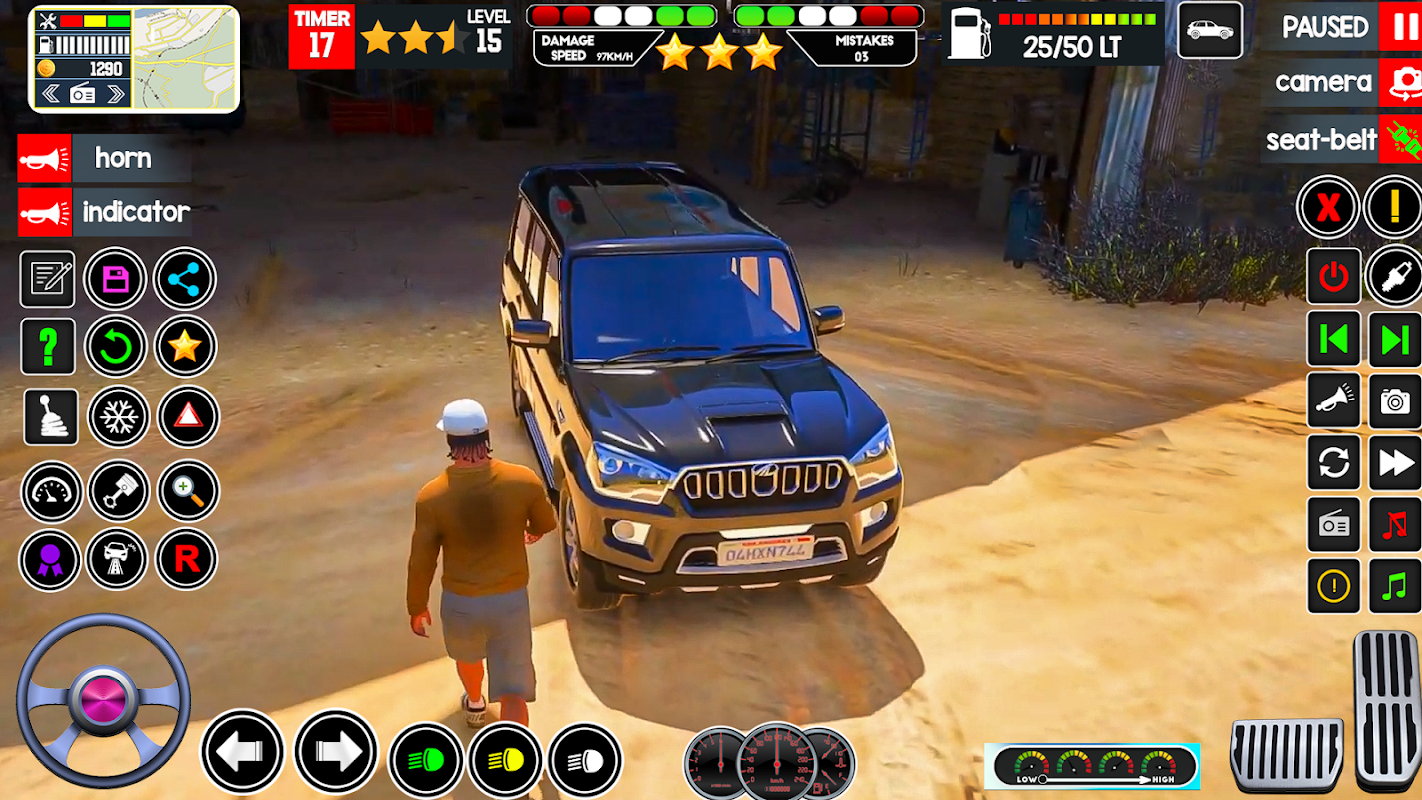The height and width of the screenshot is (800, 1422).
Task: Switch the camera view
Action: [1399, 82]
